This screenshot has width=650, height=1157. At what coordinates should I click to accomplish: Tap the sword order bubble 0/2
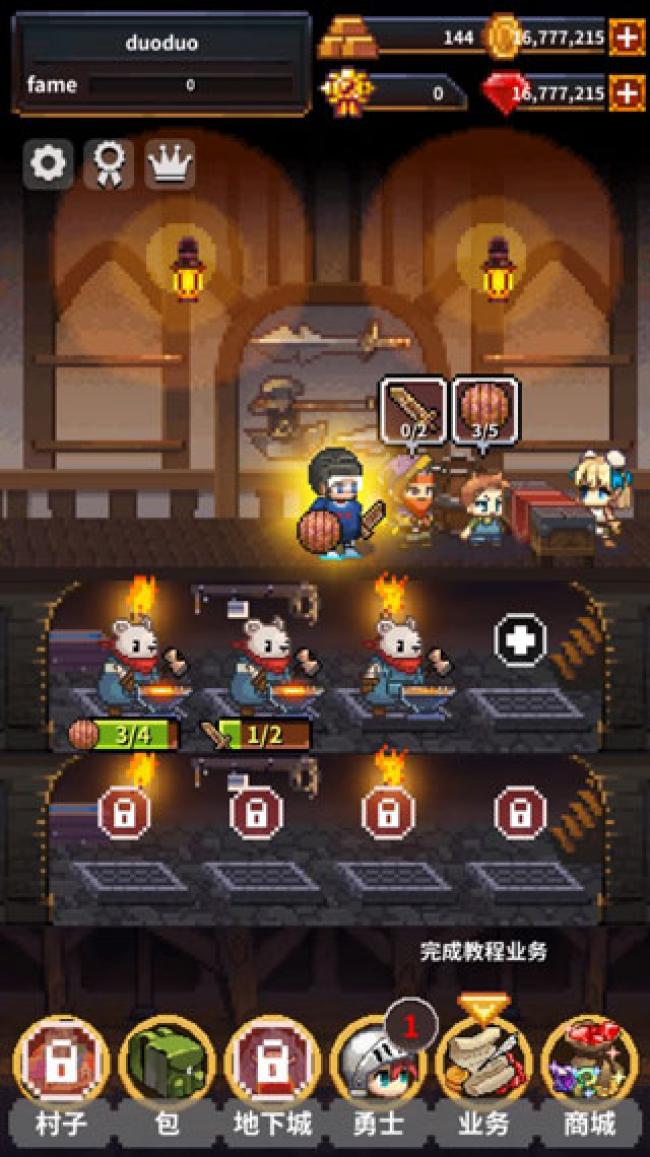[411, 408]
